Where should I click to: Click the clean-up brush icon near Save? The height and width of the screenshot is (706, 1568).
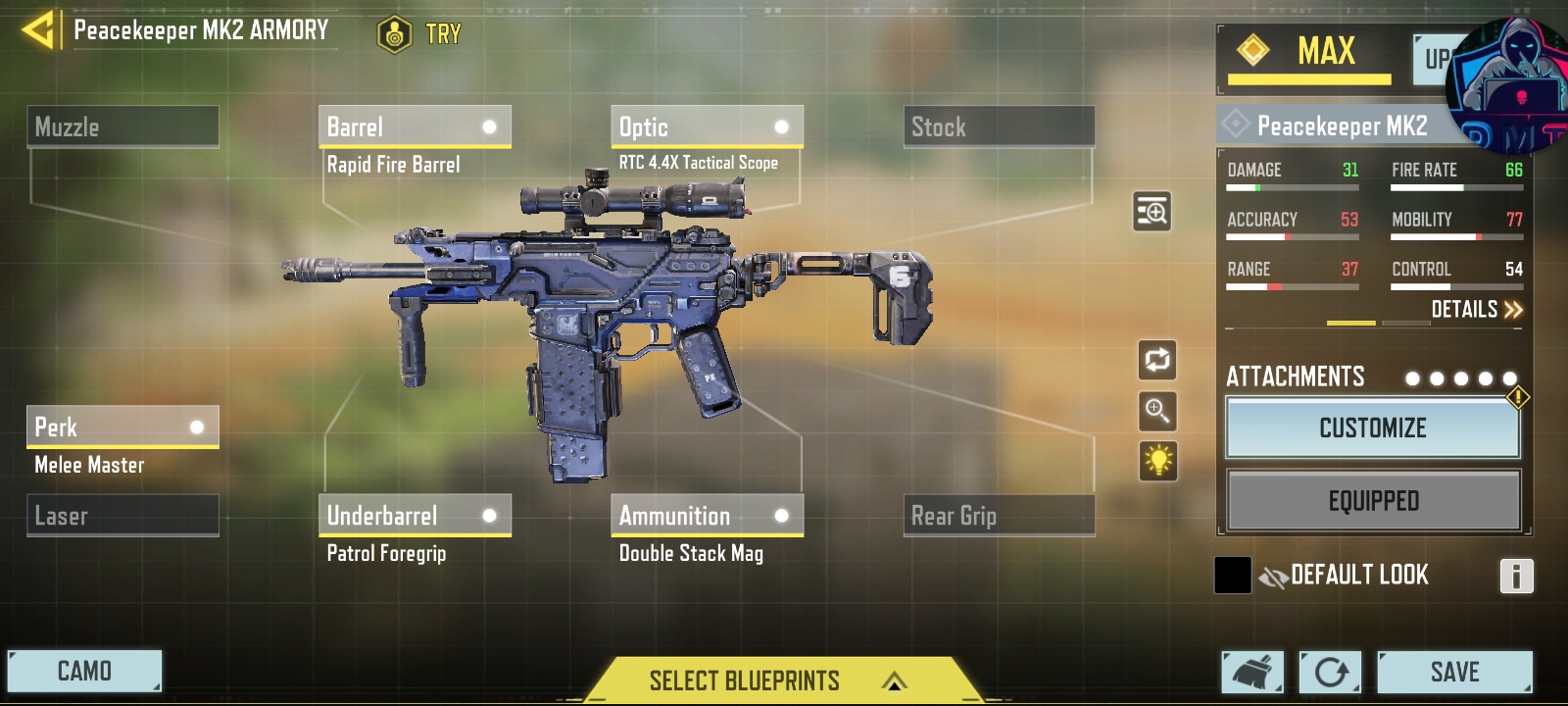[1250, 672]
